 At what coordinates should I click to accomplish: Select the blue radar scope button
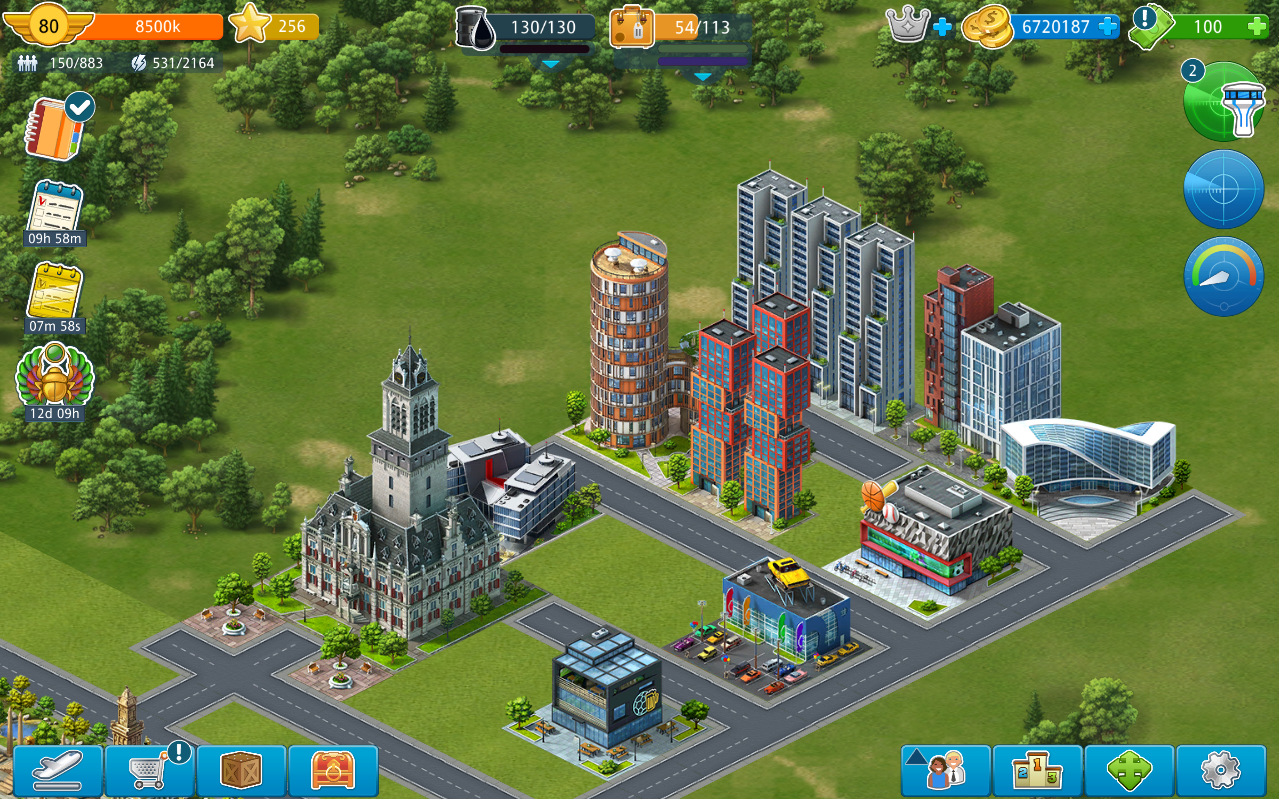coord(1224,189)
